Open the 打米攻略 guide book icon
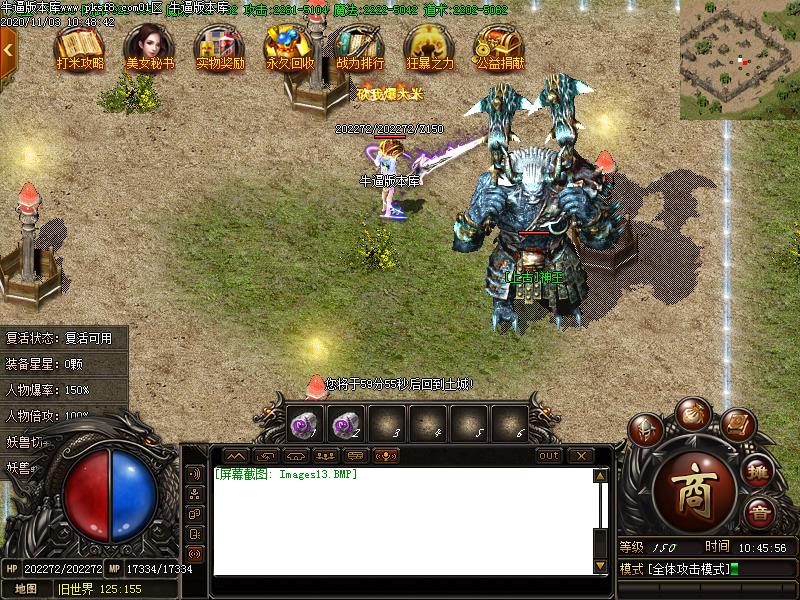Image resolution: width=800 pixels, height=600 pixels. (x=79, y=46)
